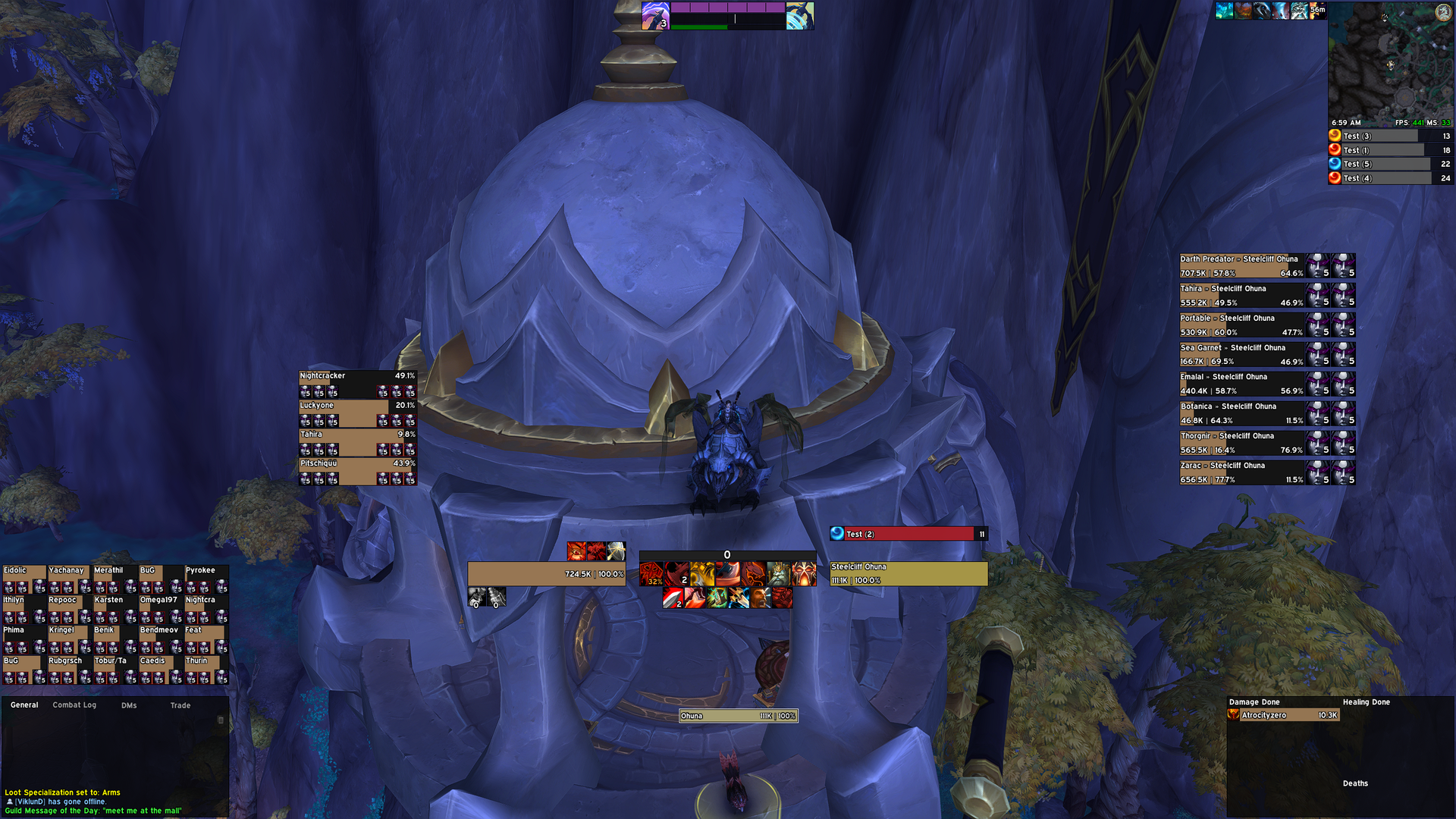The width and height of the screenshot is (1456, 819).
Task: Choose Pitschiquu's party frame
Action: click(357, 472)
